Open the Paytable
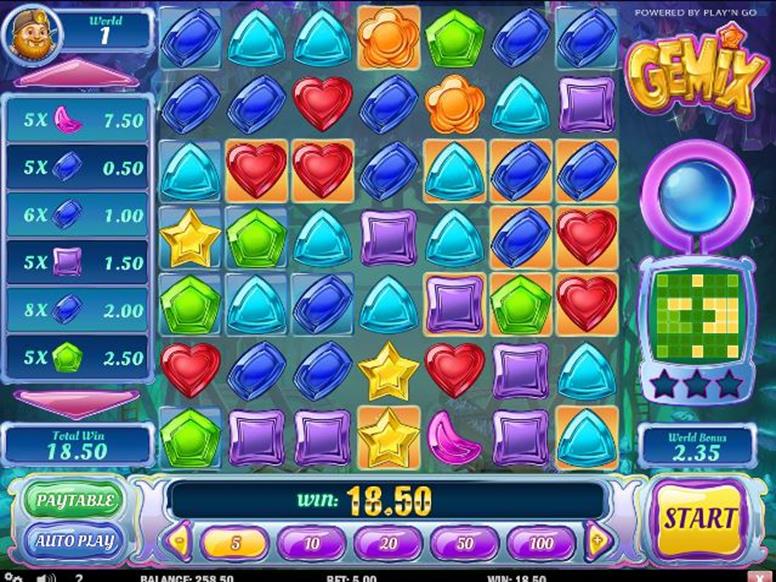 click(x=75, y=499)
